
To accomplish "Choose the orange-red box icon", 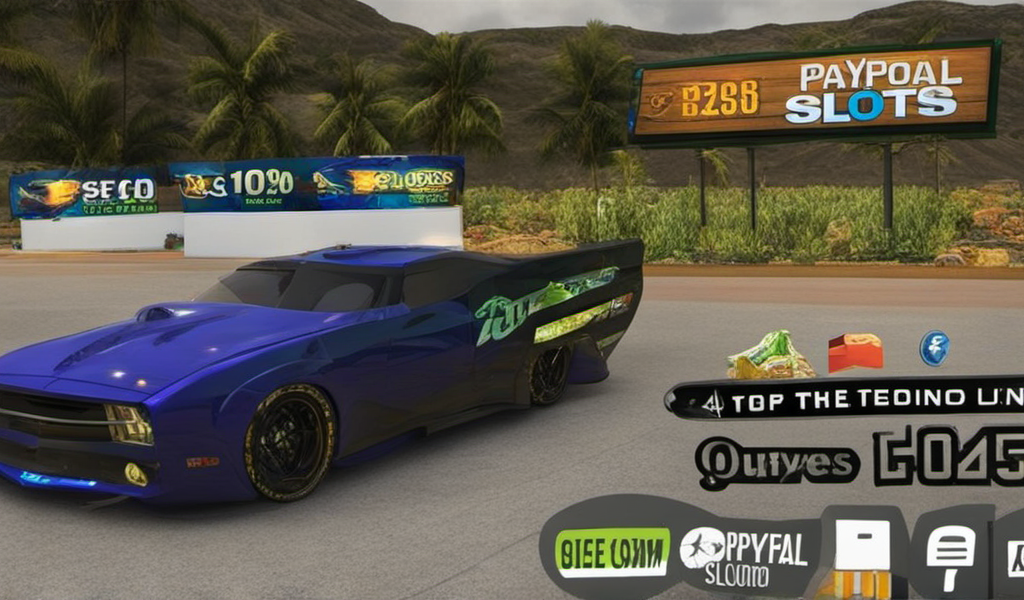I will pos(855,353).
